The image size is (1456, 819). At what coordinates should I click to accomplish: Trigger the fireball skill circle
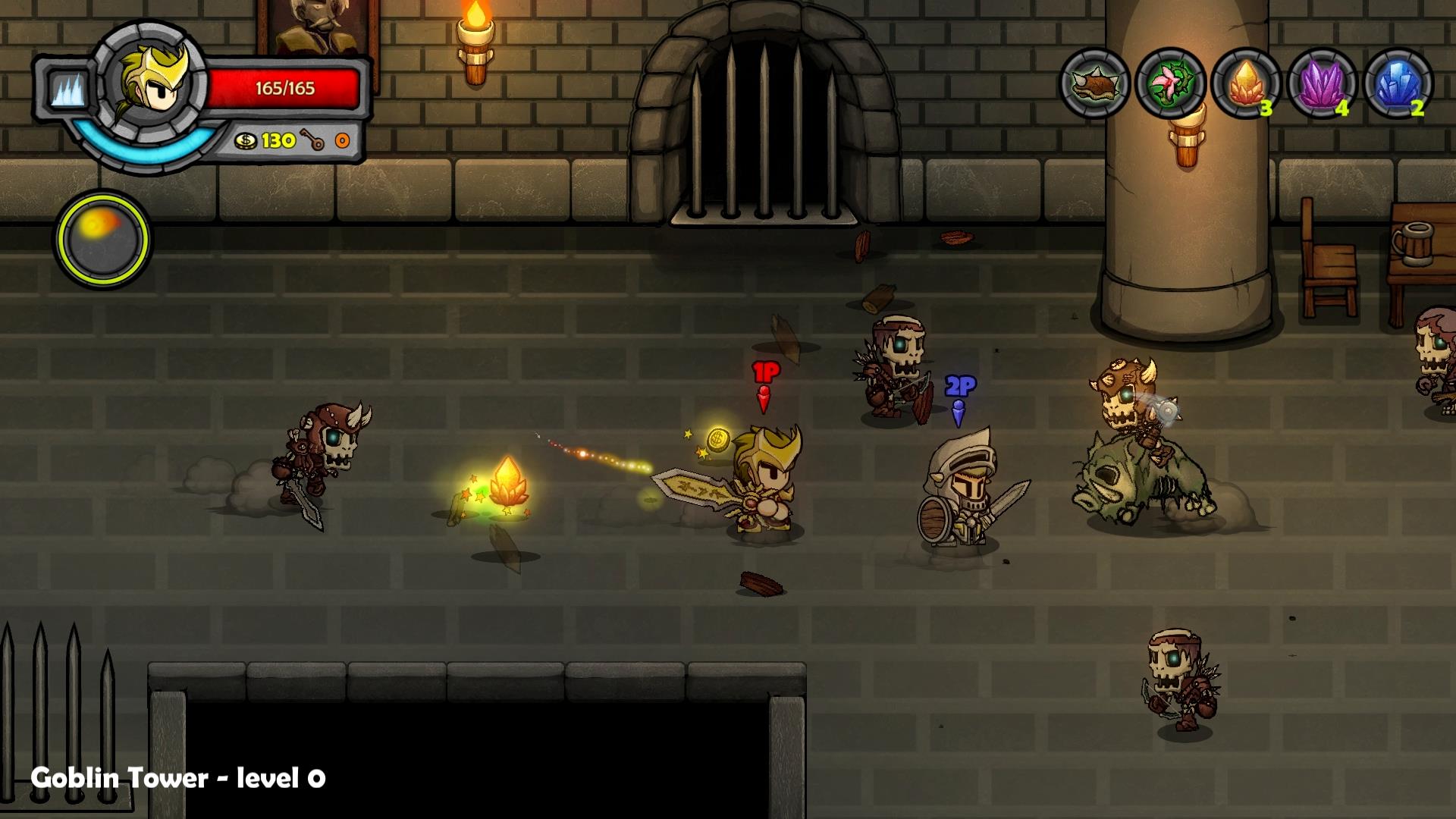102,239
